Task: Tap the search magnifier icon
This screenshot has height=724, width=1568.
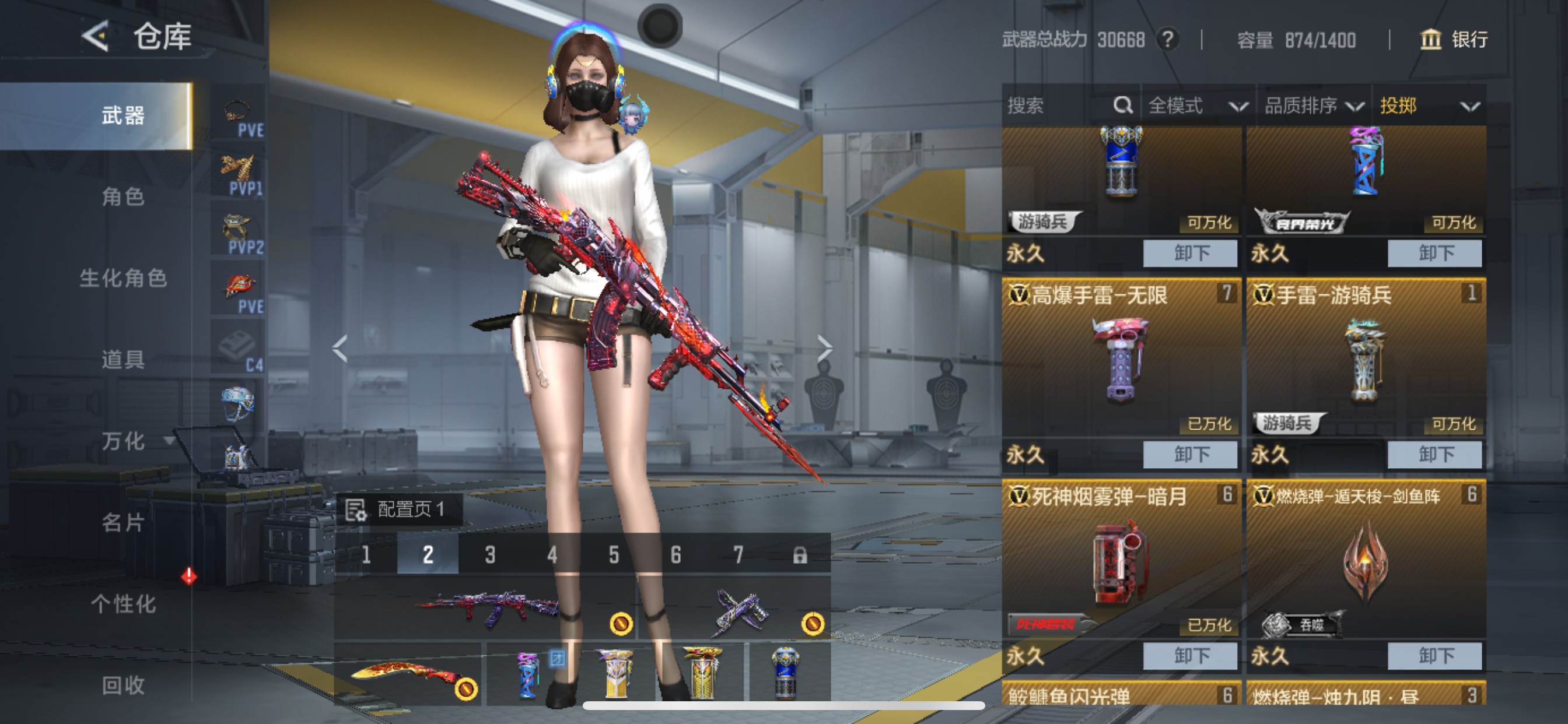Action: (x=1122, y=106)
